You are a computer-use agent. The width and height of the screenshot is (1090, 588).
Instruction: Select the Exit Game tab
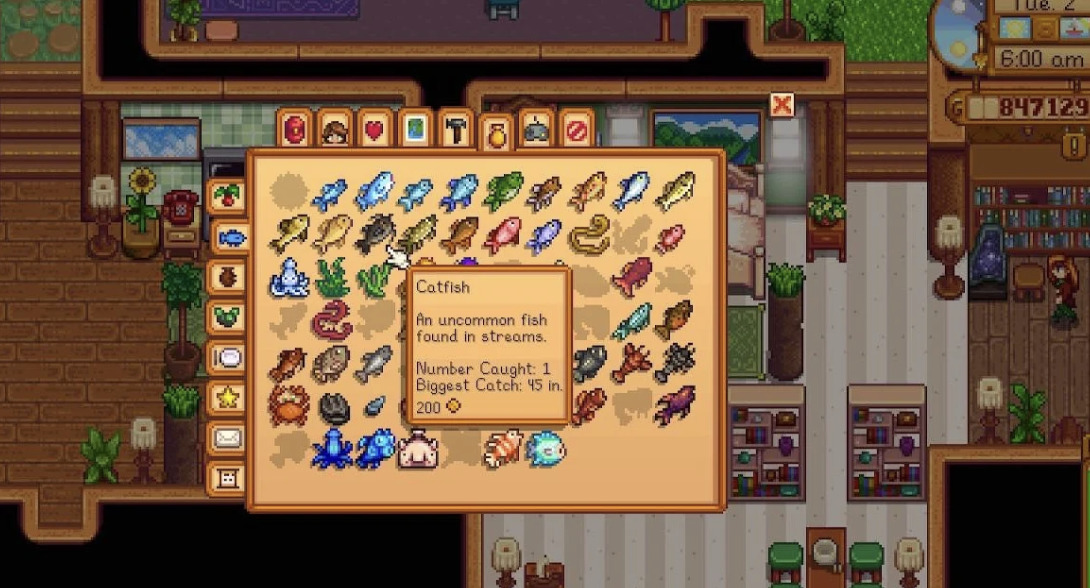(x=576, y=128)
